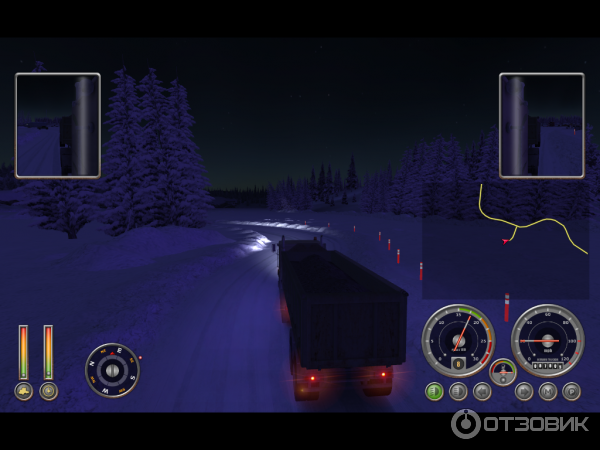This screenshot has width=600, height=450.
Task: Select the right rear-view mirror
Action: [542, 125]
